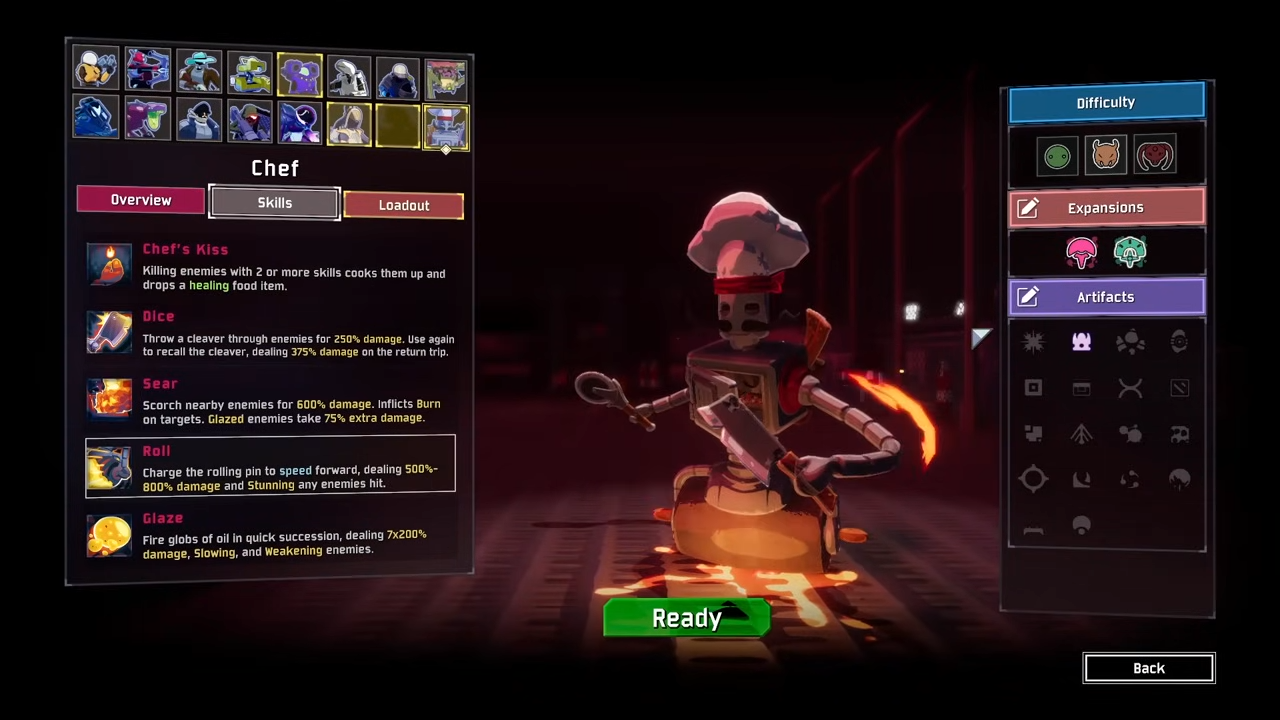
Task: Switch to the Loadout tab
Action: [404, 205]
